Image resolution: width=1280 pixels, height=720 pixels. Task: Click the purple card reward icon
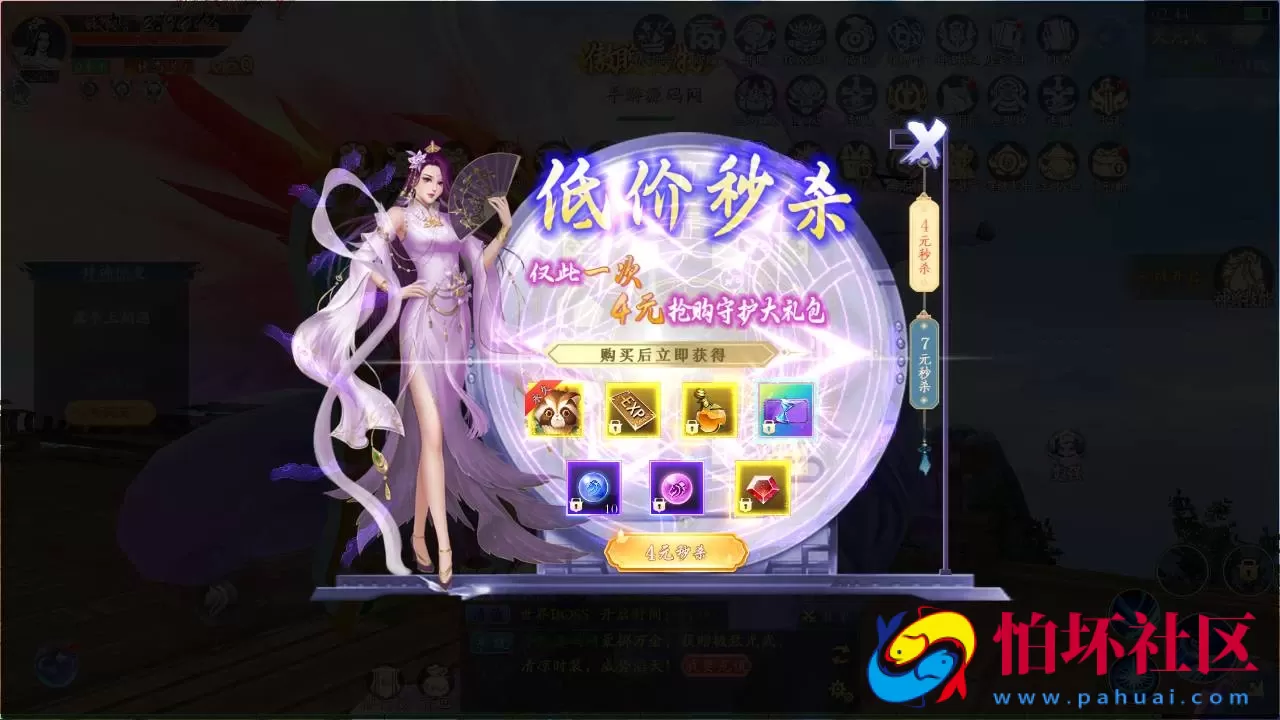(x=785, y=410)
